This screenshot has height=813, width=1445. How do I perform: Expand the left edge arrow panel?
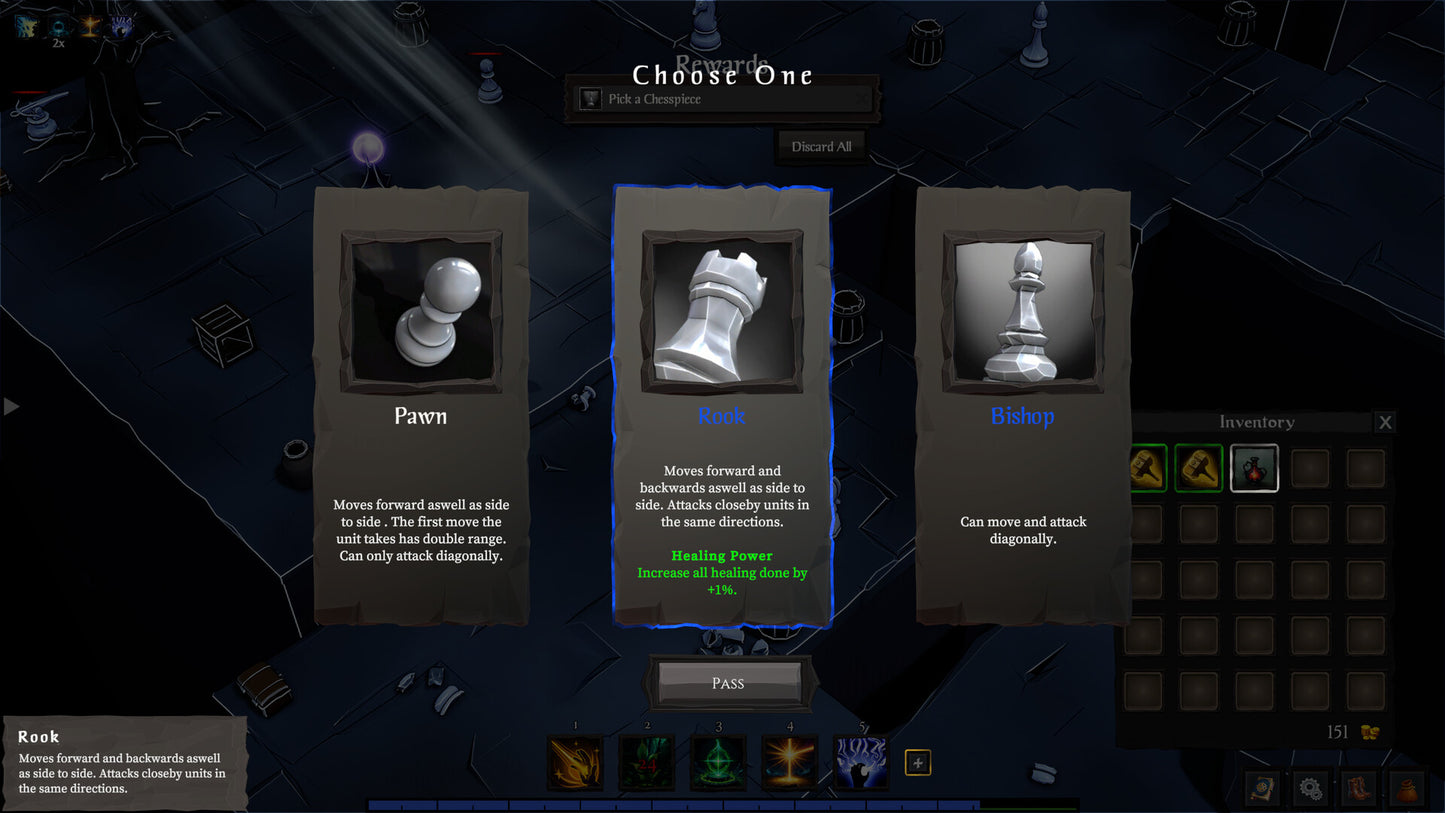[11, 406]
